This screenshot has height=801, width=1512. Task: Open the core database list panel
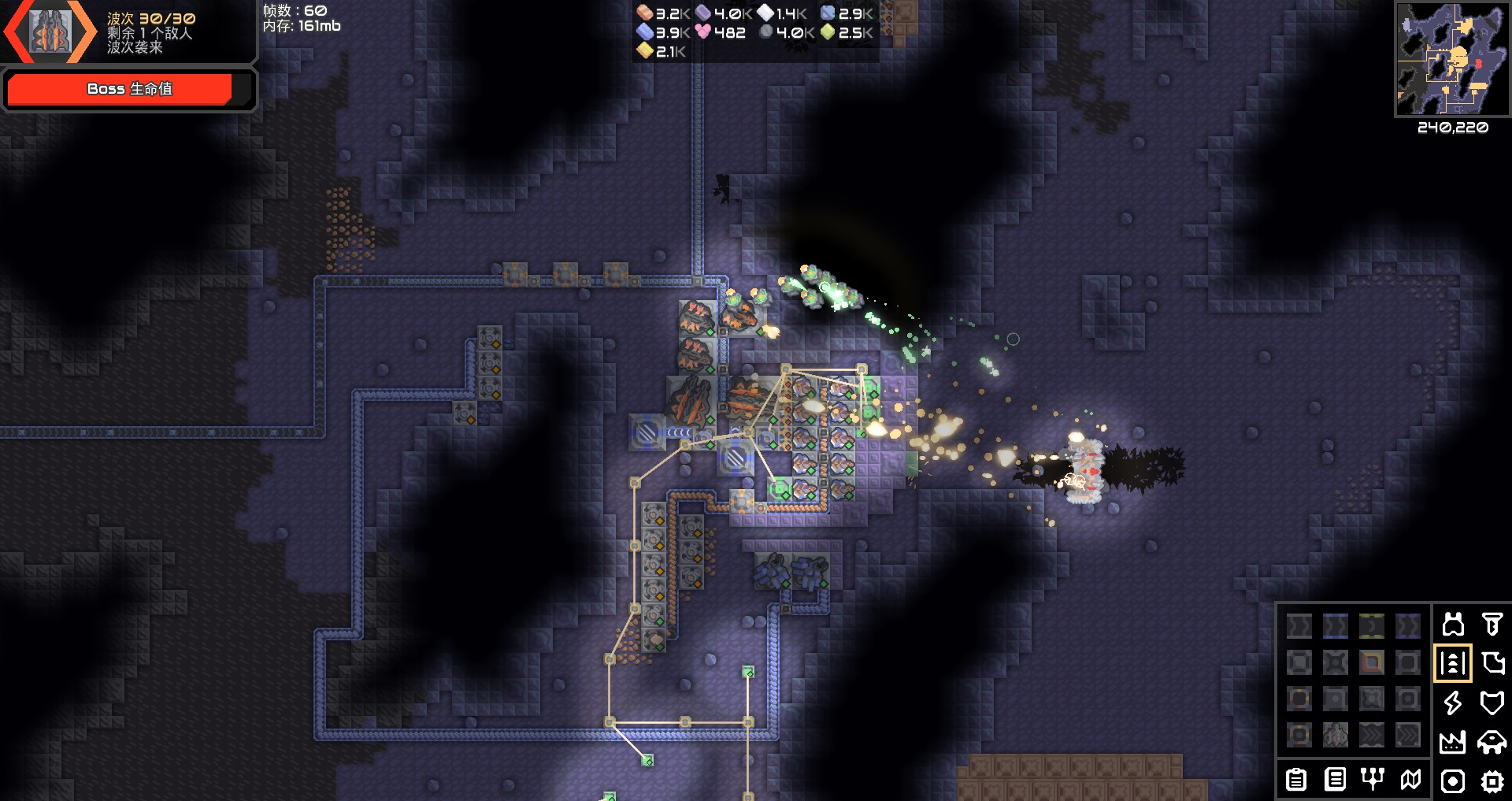tap(1336, 781)
